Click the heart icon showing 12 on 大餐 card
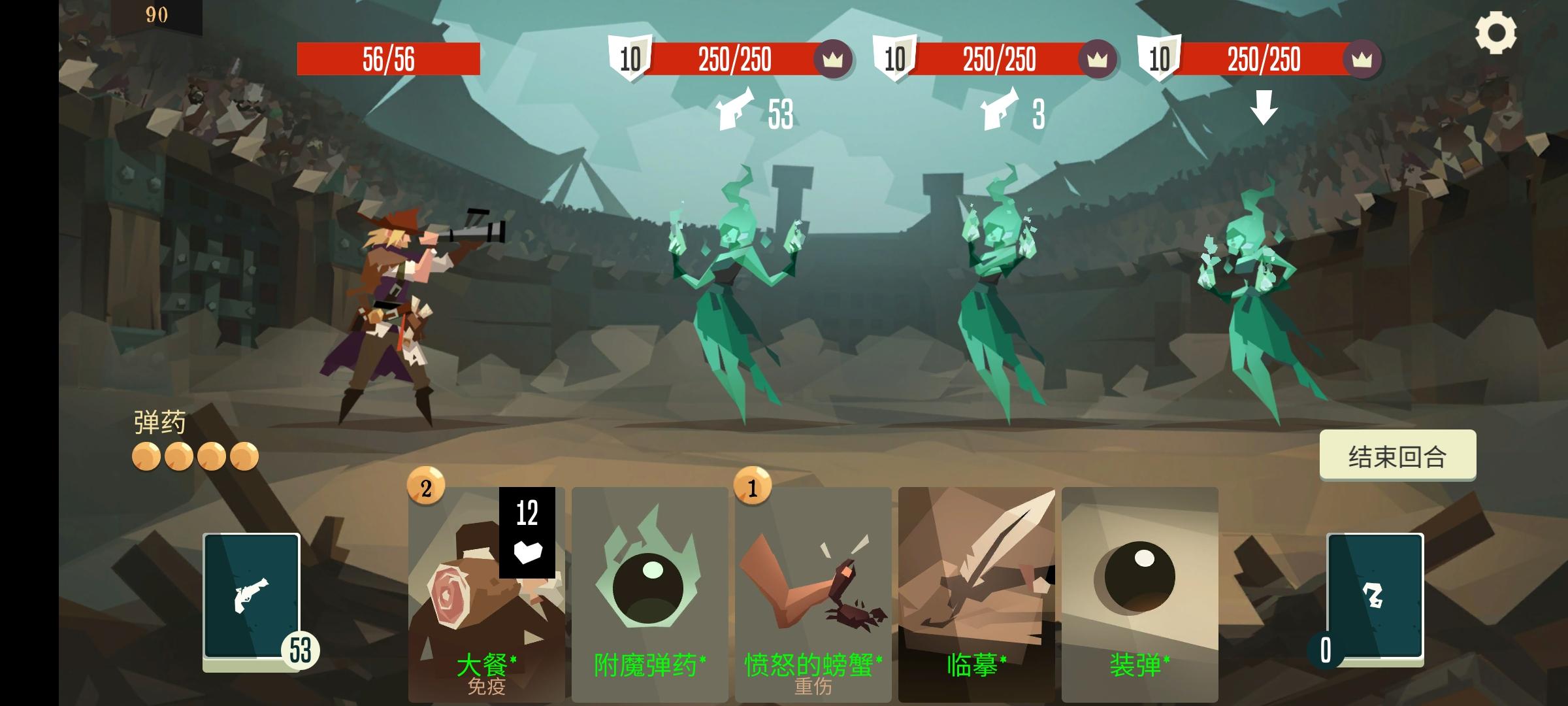 point(529,531)
